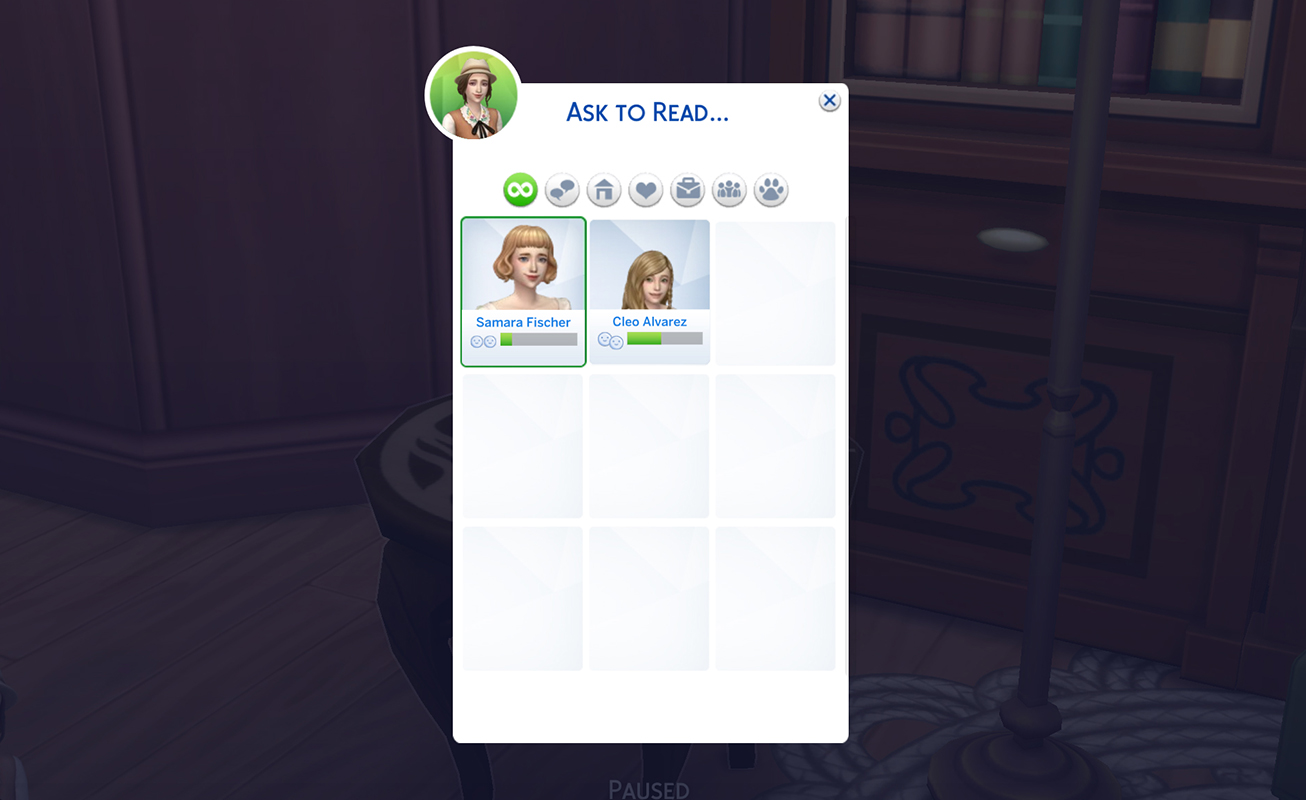Open the house household filter
Screen dimensions: 1306x800
(x=603, y=189)
